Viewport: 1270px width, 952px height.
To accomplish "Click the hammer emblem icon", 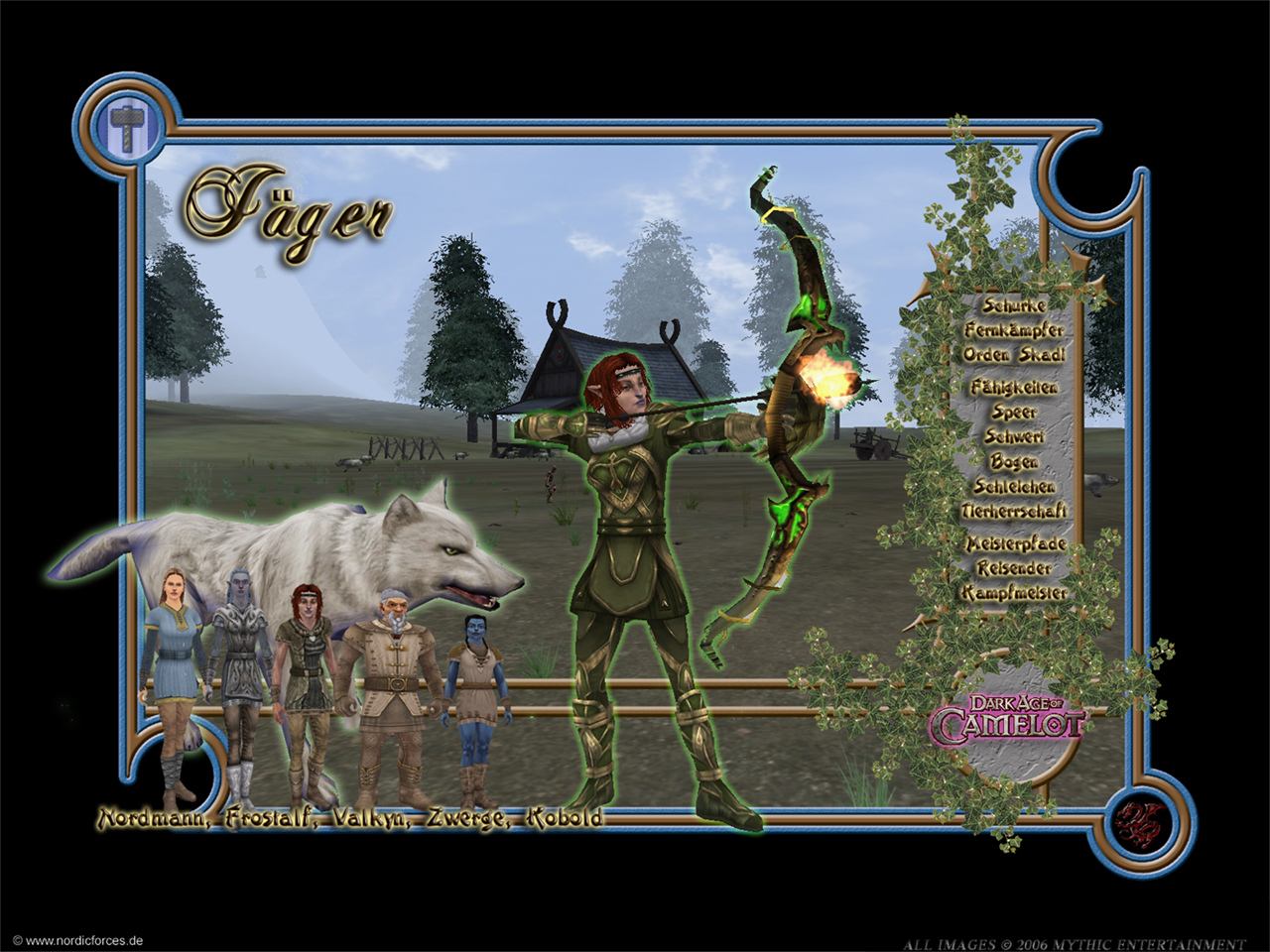I will pos(127,127).
